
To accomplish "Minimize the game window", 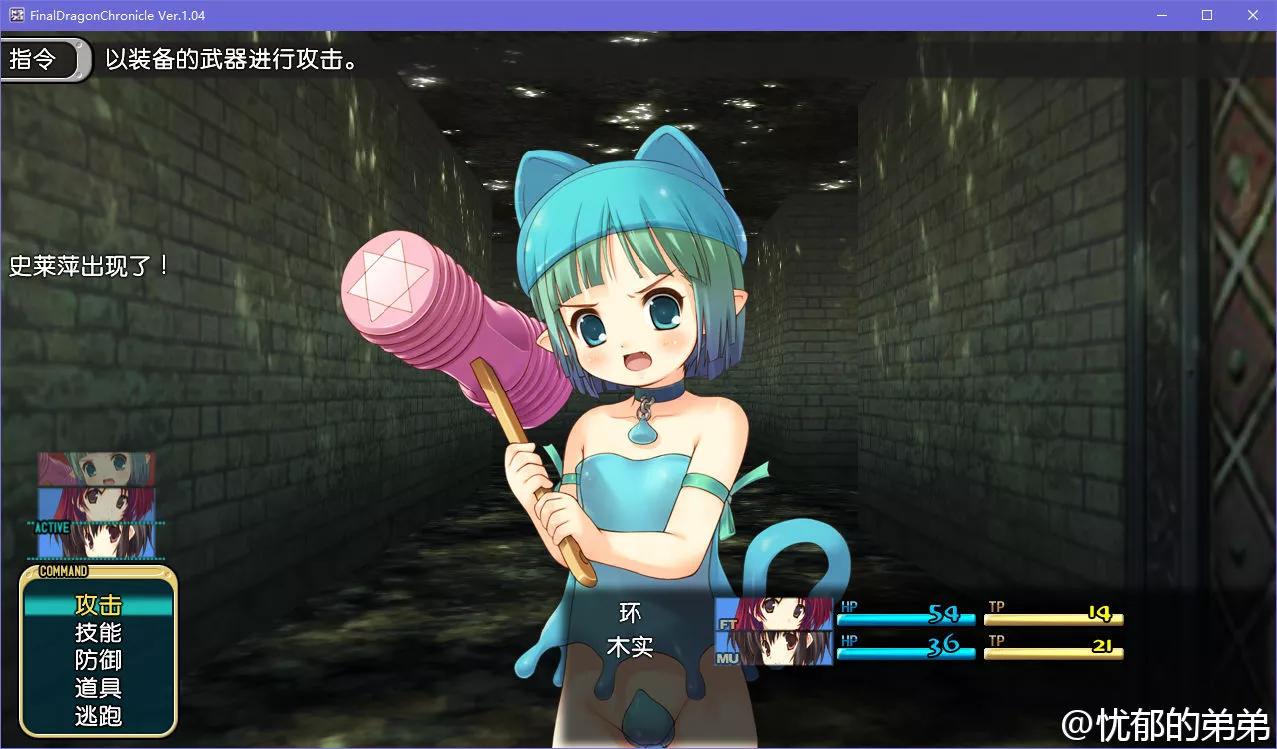I will pyautogui.click(x=1162, y=15).
